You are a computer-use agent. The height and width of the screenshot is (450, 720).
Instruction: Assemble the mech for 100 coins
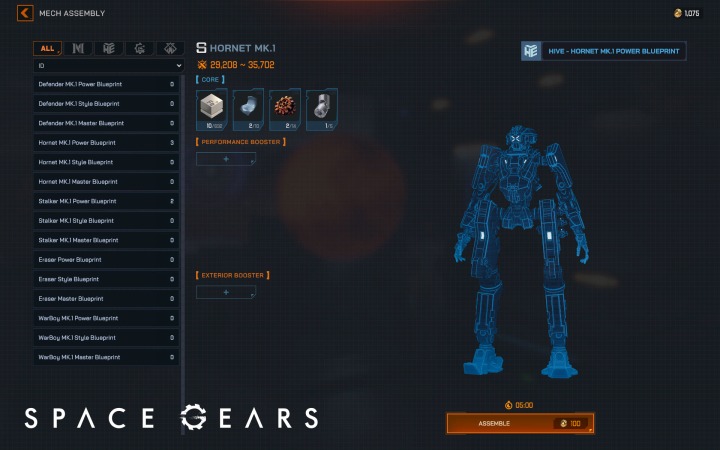[520, 423]
